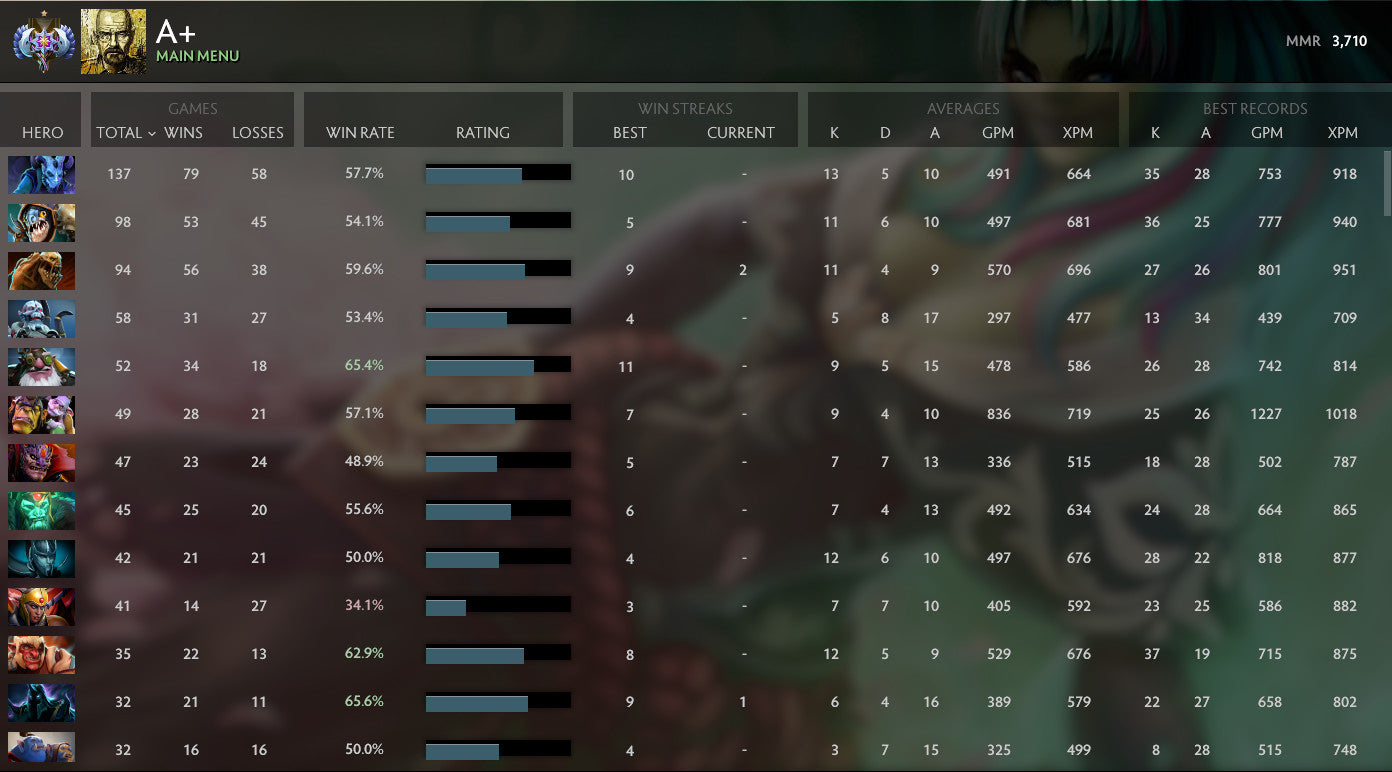Image resolution: width=1392 pixels, height=772 pixels.
Task: Sort heroes by the LOSSES column
Action: (258, 133)
